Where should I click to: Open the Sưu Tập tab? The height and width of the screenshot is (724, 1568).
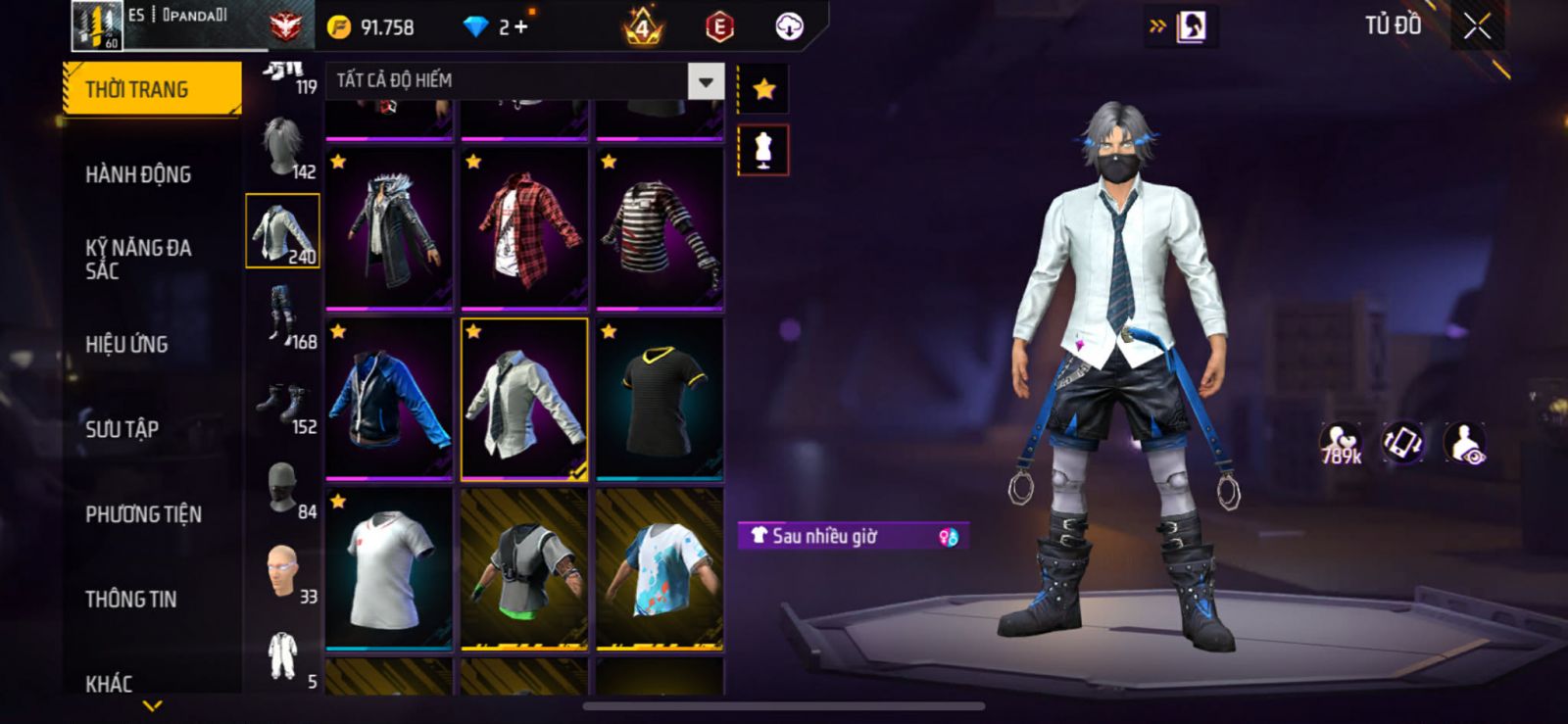coord(122,428)
